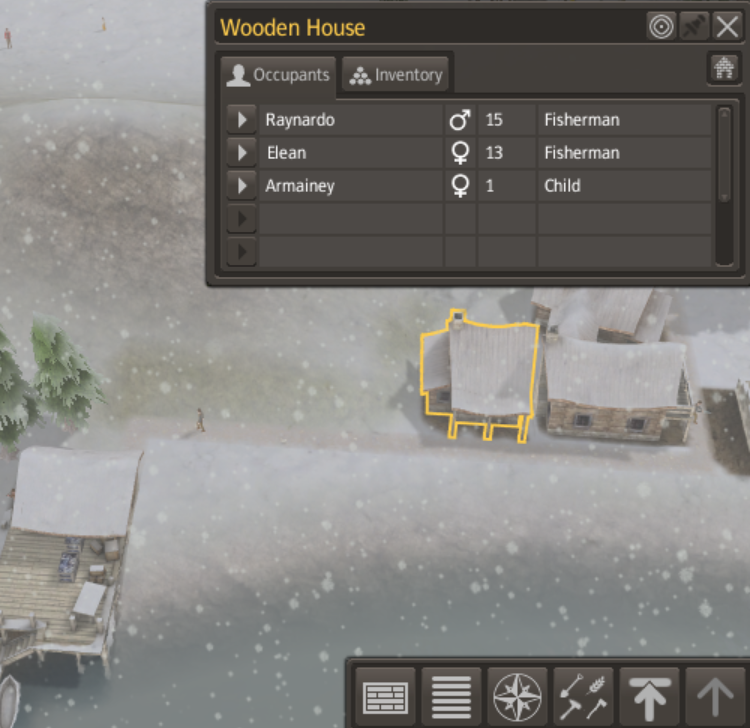Click the plain up-arrow toolbar button
Viewport: 750px width, 728px height.
pyautogui.click(x=715, y=695)
